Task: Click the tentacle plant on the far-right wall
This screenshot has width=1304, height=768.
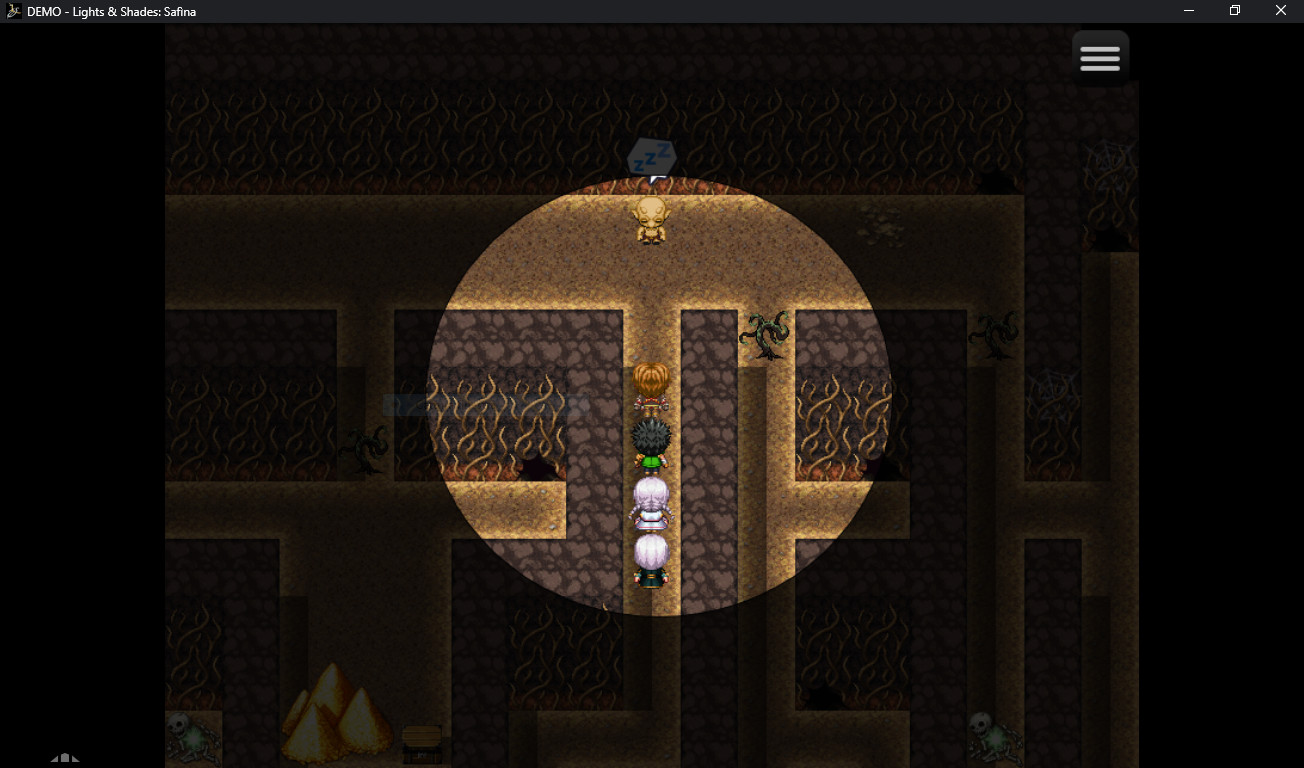Action: coord(993,335)
